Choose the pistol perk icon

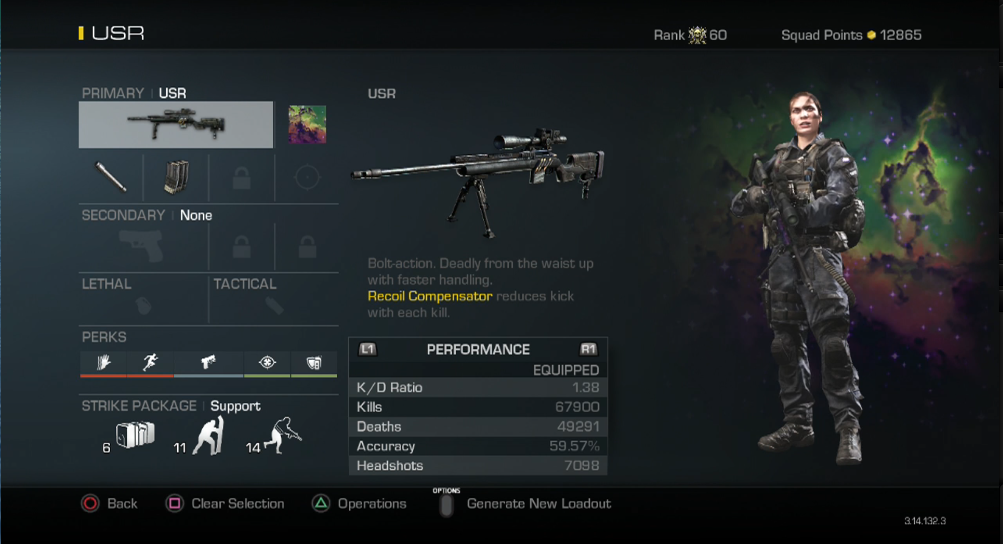tap(208, 363)
